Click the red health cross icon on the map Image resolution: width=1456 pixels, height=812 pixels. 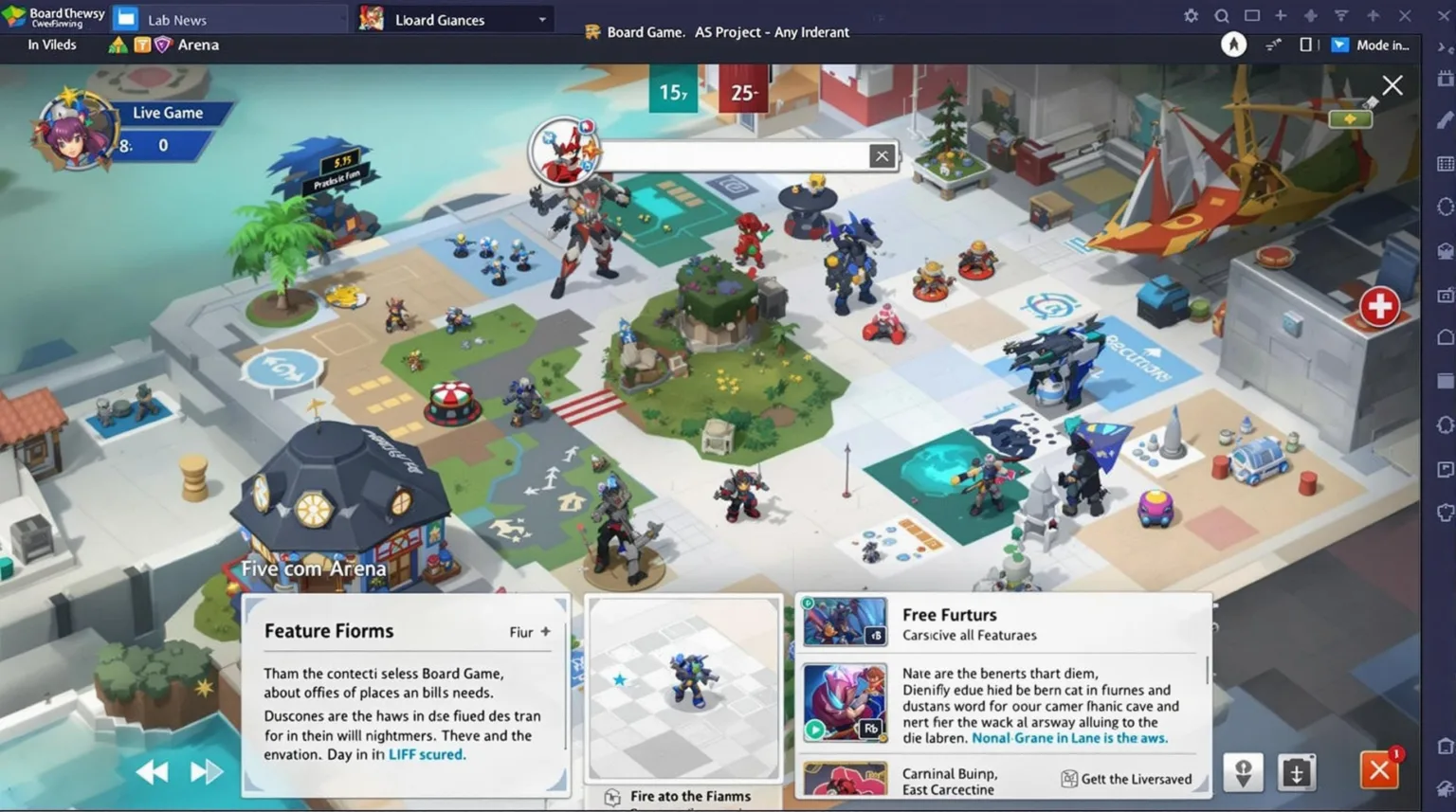click(x=1379, y=306)
